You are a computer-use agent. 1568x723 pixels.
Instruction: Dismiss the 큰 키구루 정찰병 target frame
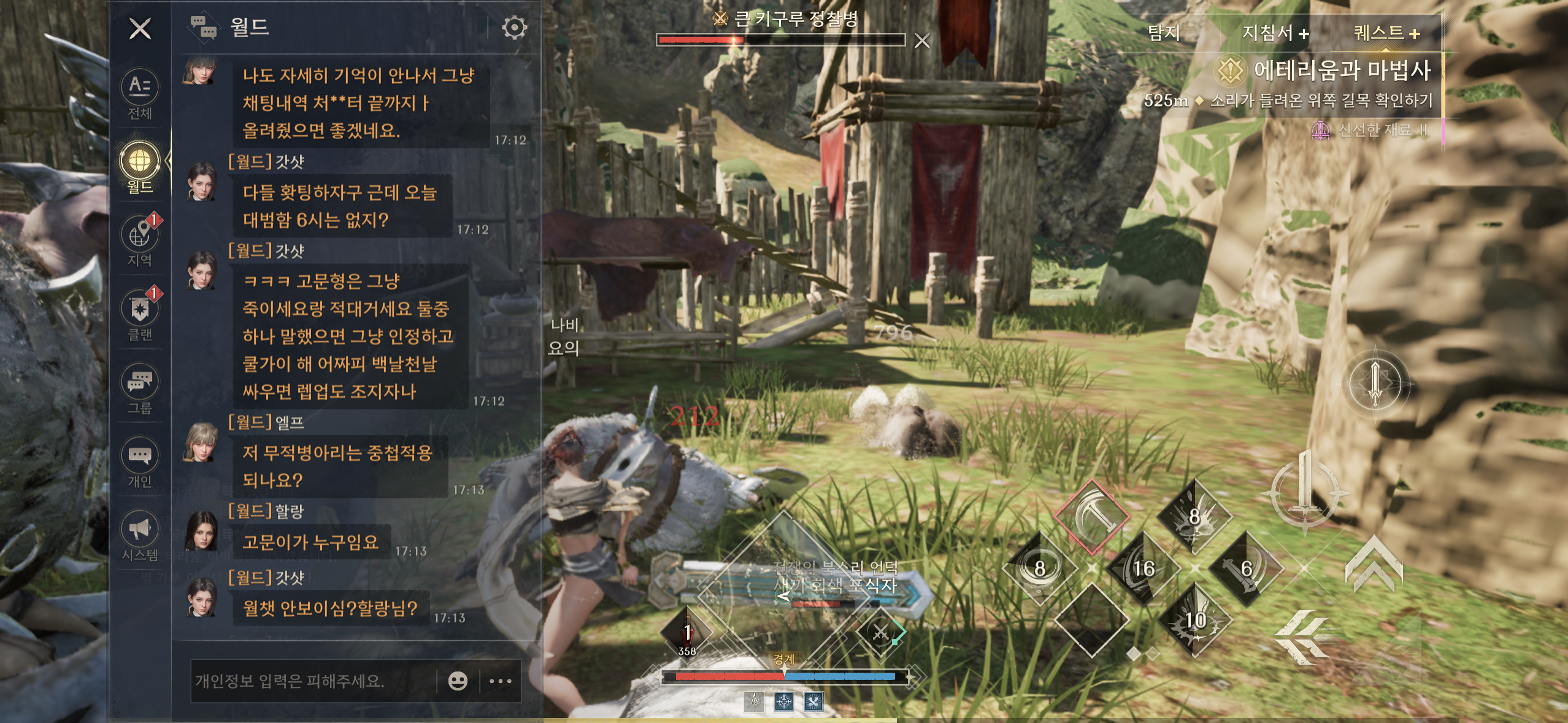922,41
